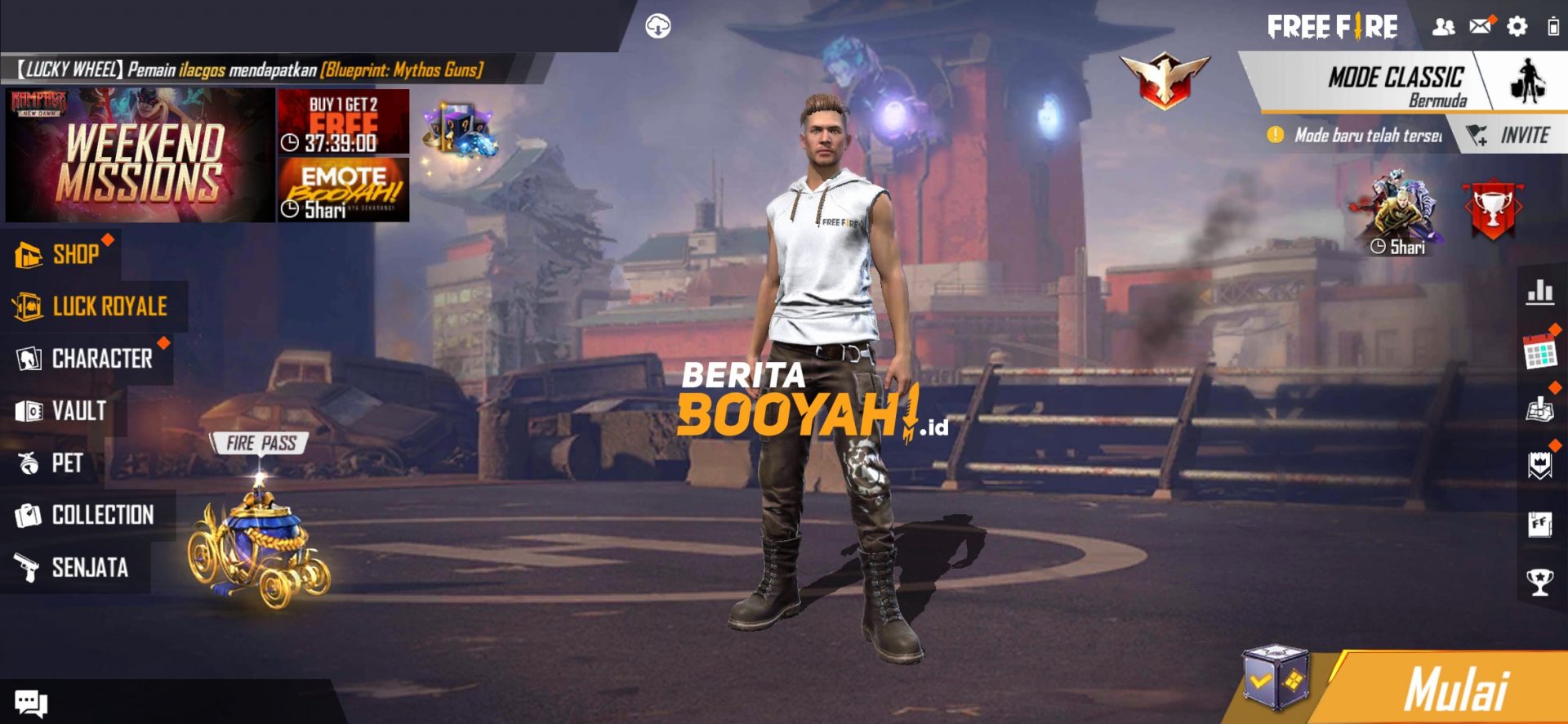
Task: Switch to the LUCK ROYALE tab
Action: tap(109, 304)
